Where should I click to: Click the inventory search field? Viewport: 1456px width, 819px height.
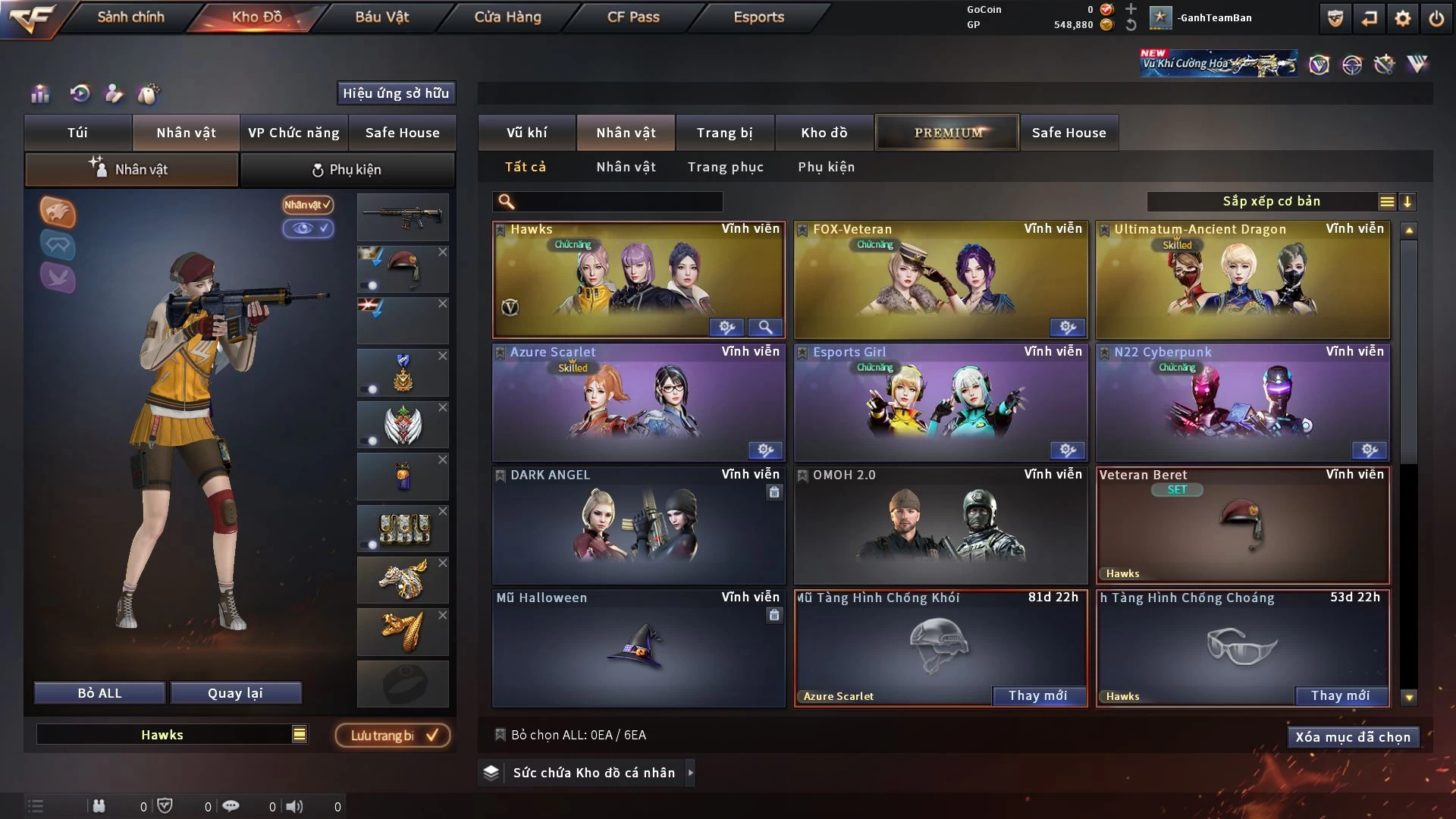(x=618, y=202)
